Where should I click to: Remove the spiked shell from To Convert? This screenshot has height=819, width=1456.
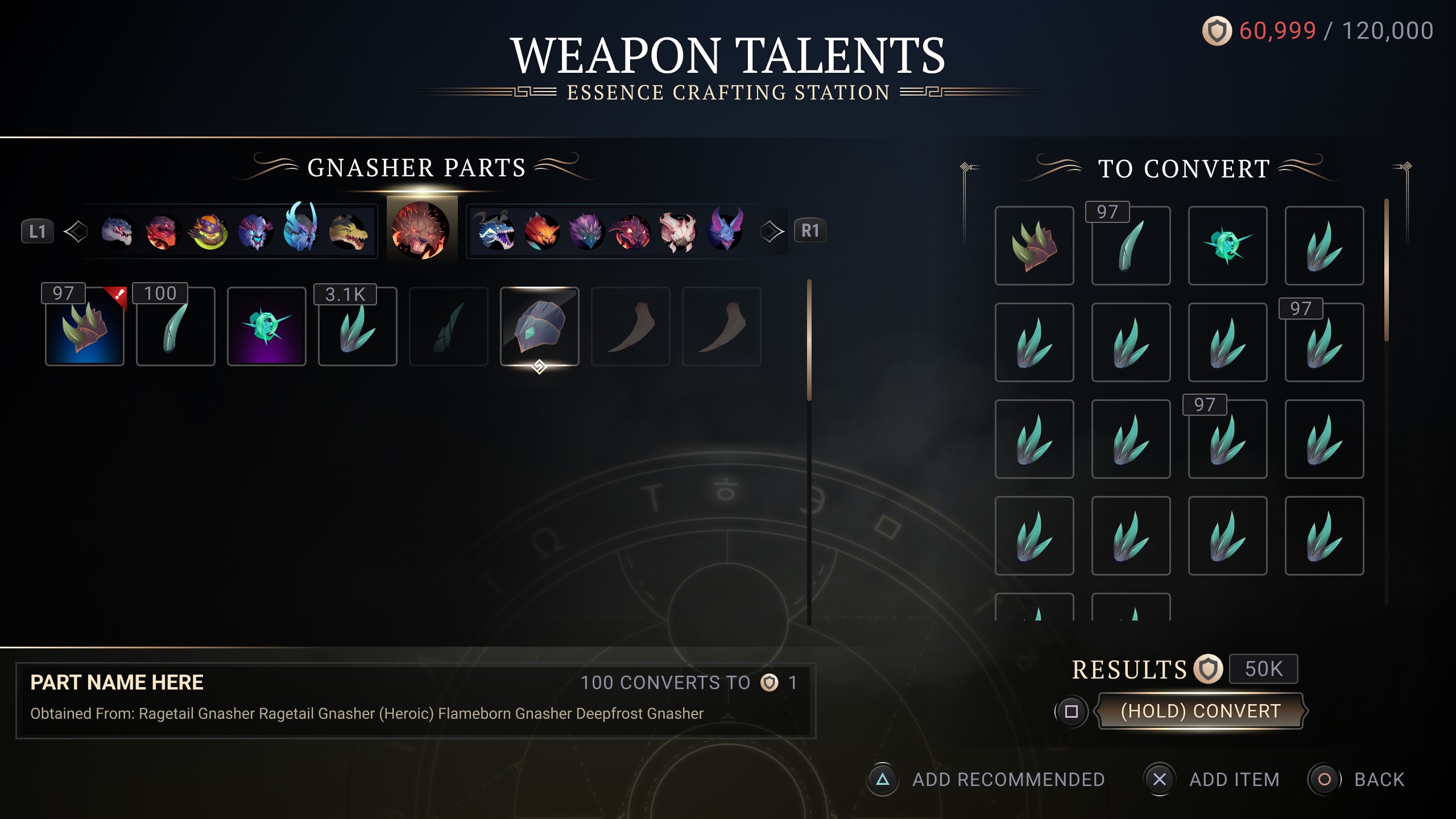tap(1035, 246)
